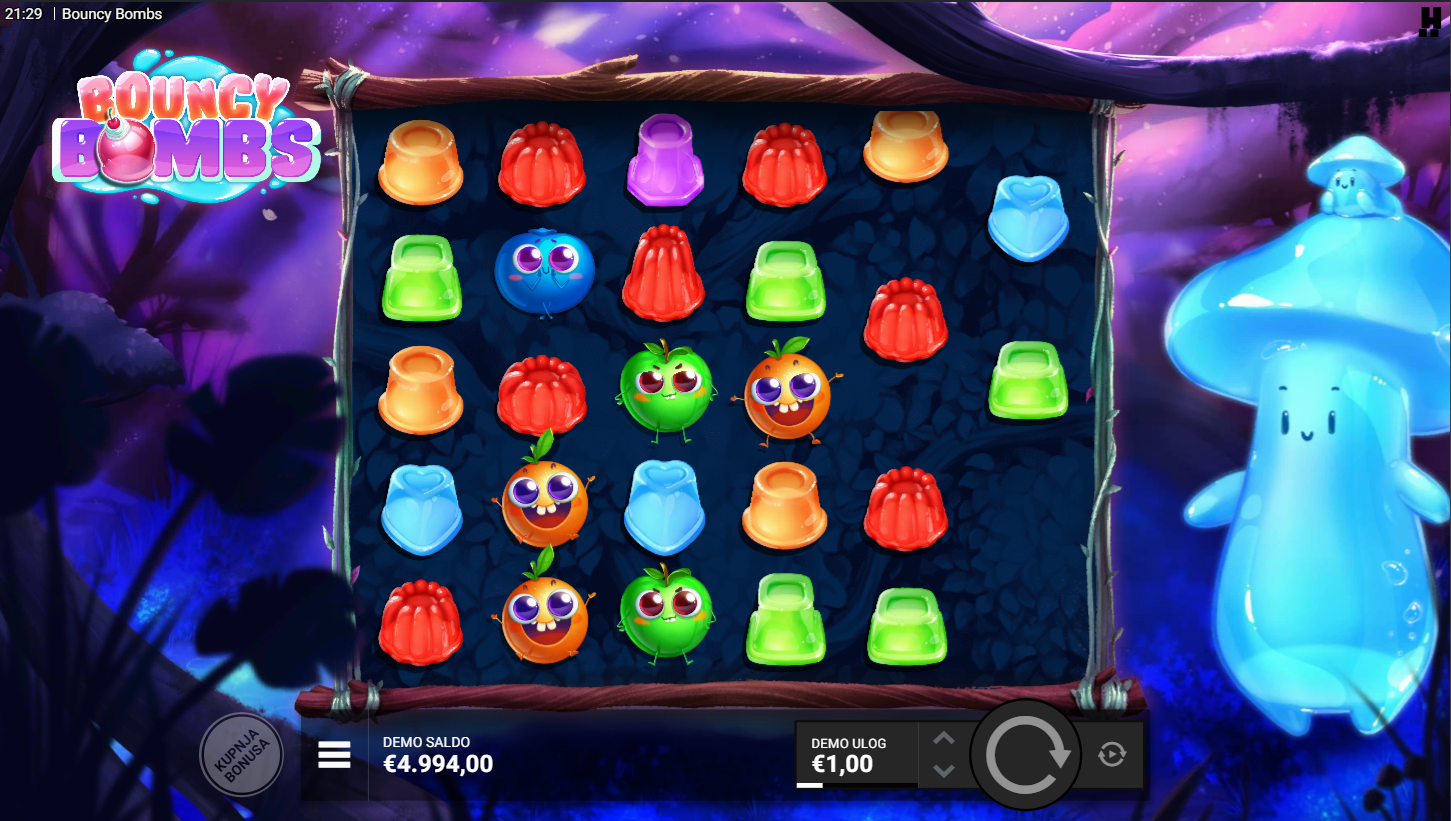This screenshot has width=1451, height=821.
Task: Open the Kupnja Bonusa bonus buy
Action: click(241, 755)
